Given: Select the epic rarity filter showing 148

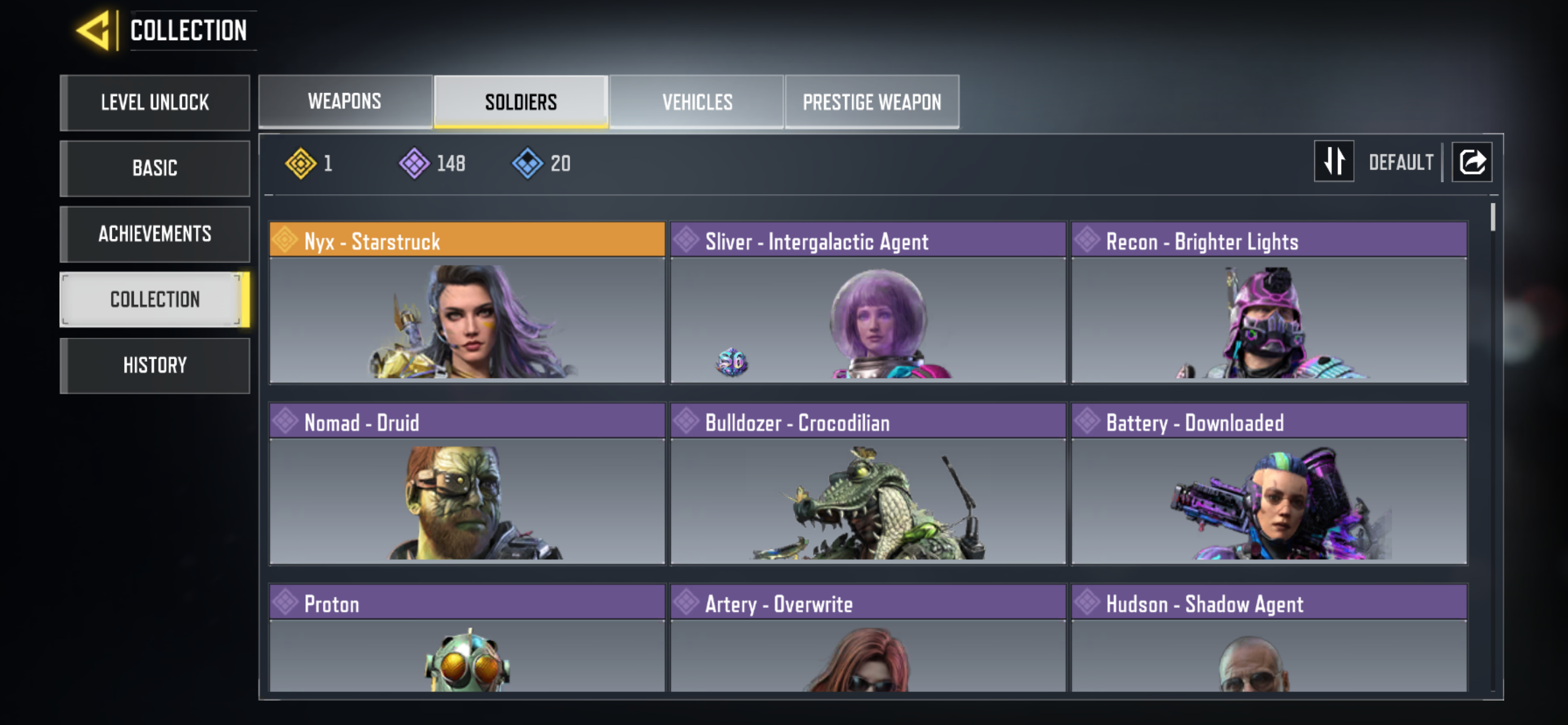Looking at the screenshot, I should (x=416, y=162).
